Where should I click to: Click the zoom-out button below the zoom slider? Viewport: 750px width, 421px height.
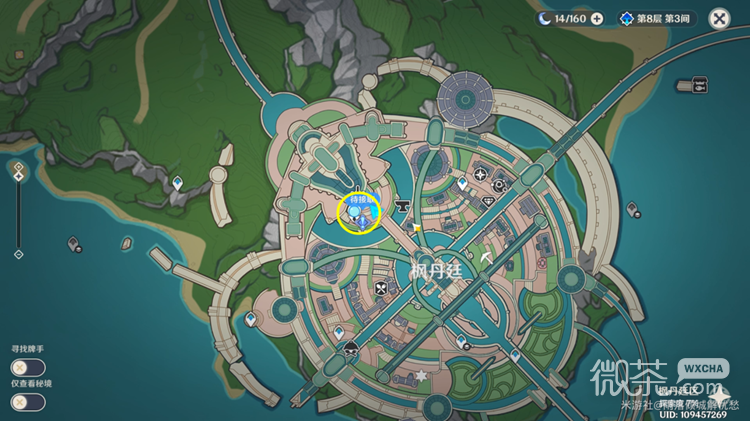pyautogui.click(x=17, y=255)
